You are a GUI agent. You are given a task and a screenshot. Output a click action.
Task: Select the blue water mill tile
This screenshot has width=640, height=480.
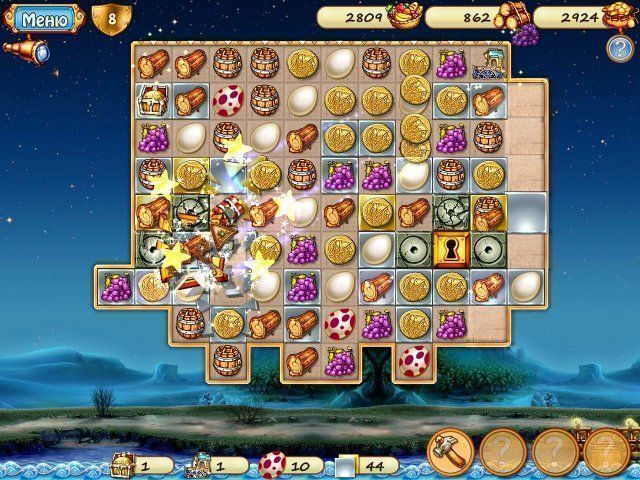point(489,62)
